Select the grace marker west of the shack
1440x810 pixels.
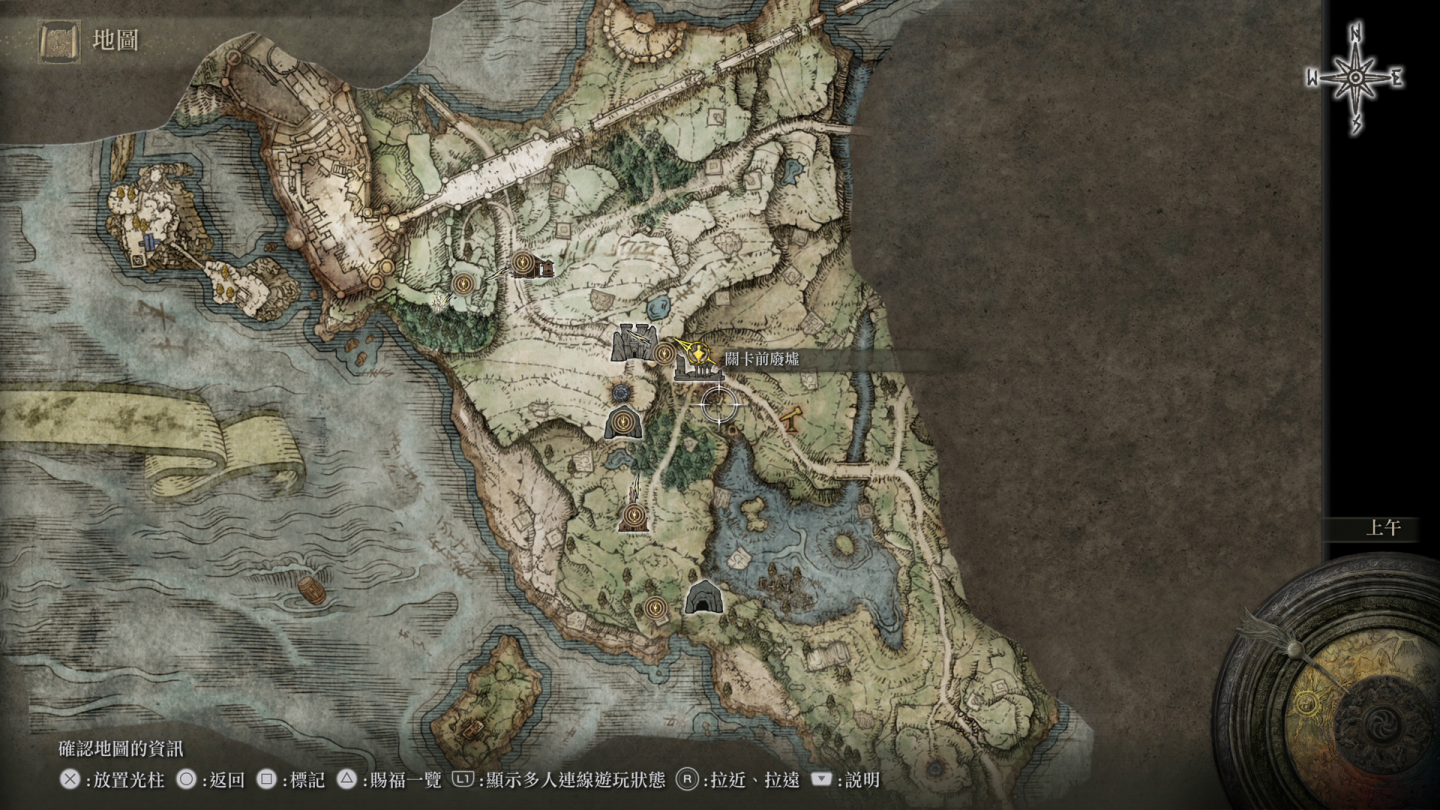click(x=462, y=284)
